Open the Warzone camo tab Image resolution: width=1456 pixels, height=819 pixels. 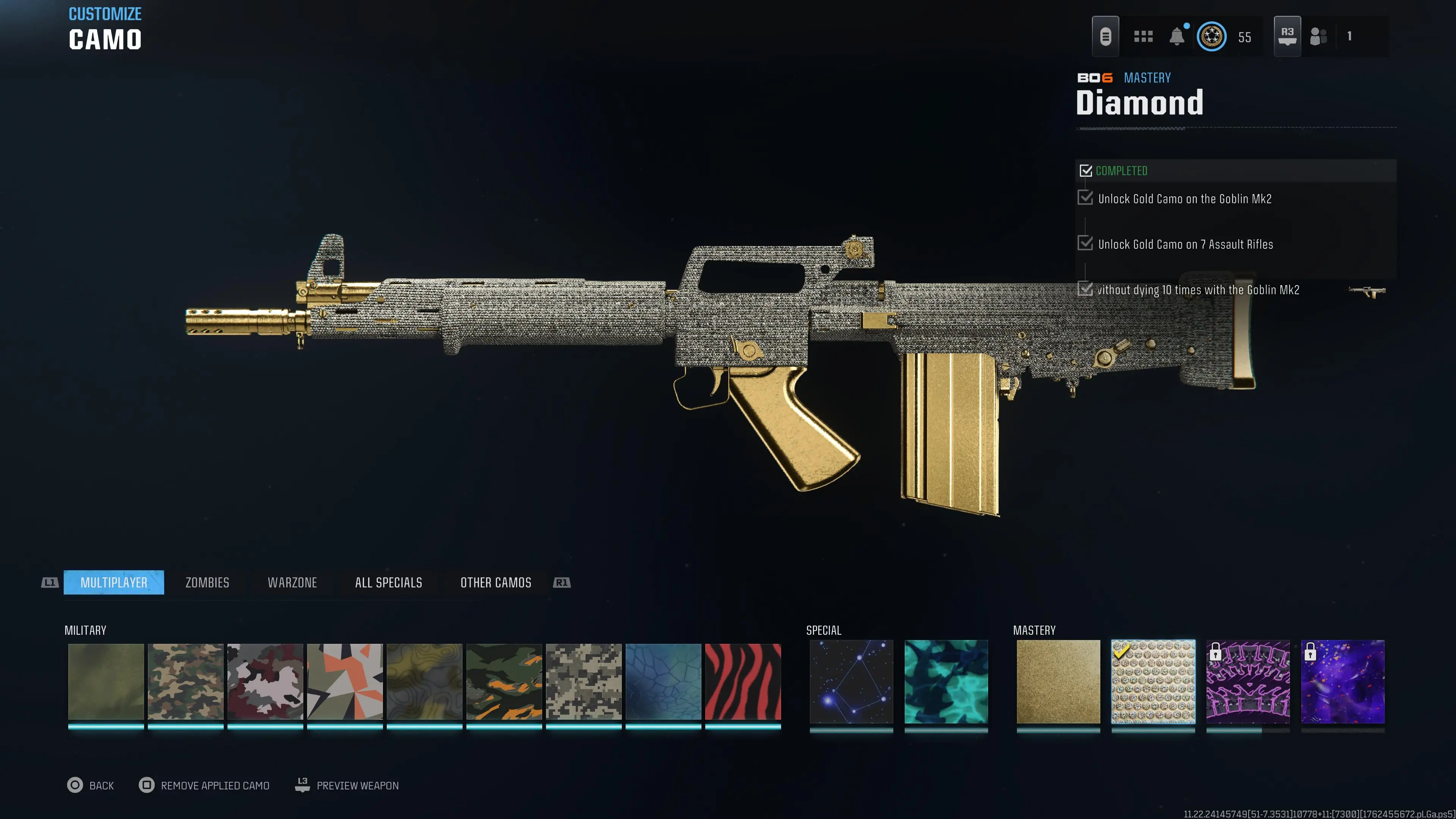pyautogui.click(x=292, y=582)
